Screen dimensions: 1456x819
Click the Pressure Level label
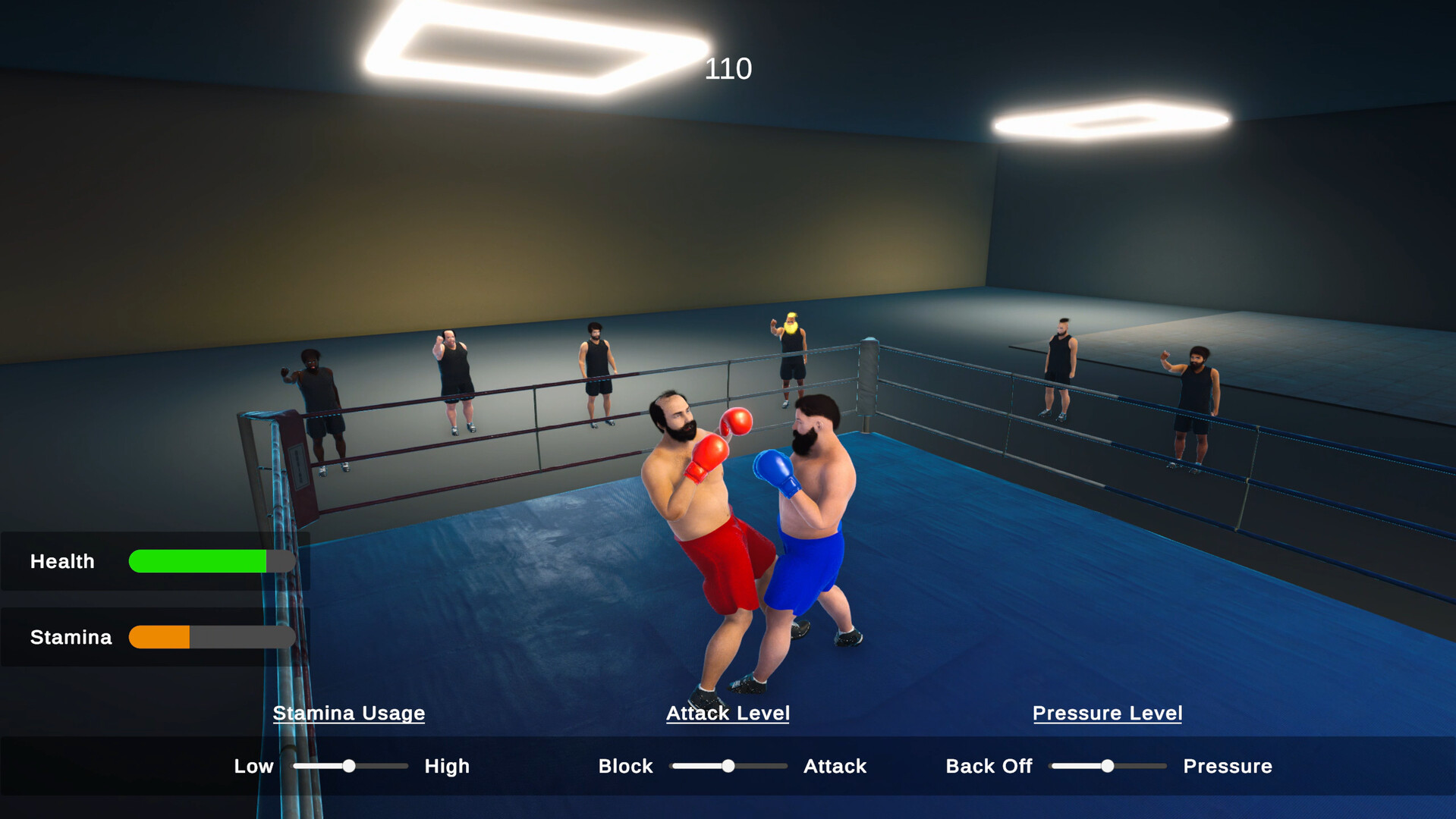click(x=1107, y=713)
